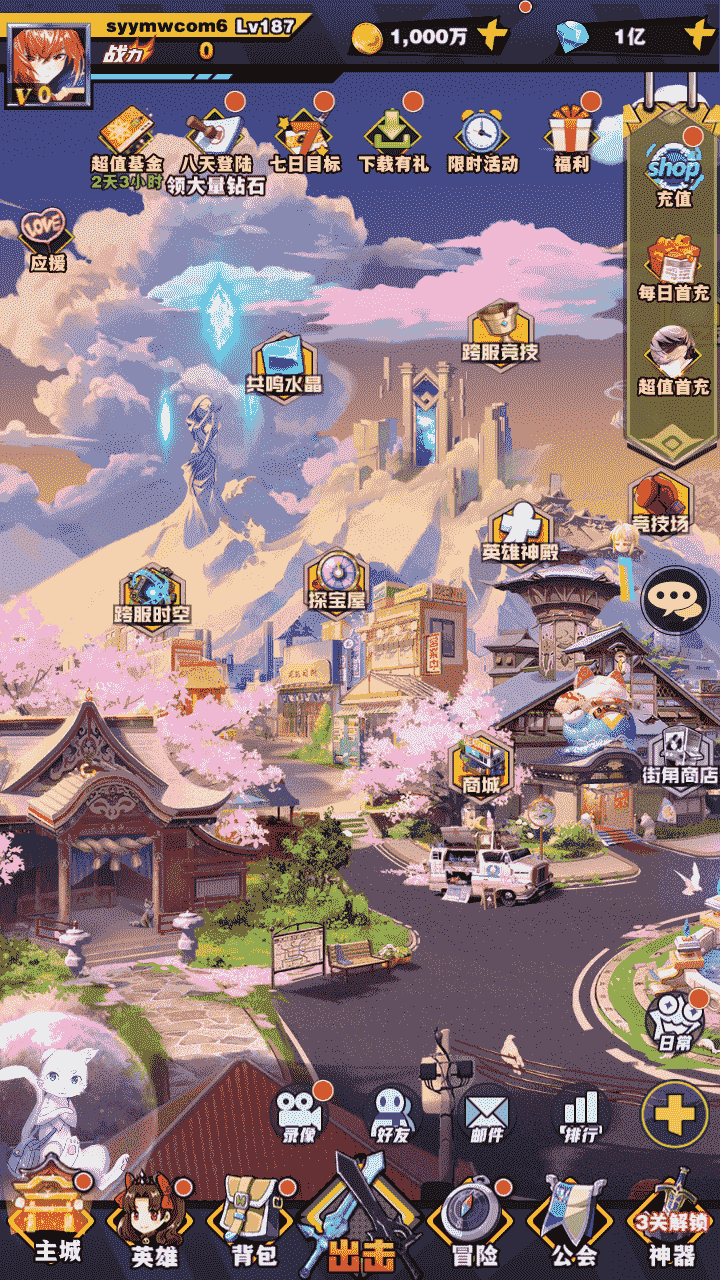The width and height of the screenshot is (720, 1280).
Task: Open the 七日目标 seven-day goals
Action: click(x=304, y=134)
